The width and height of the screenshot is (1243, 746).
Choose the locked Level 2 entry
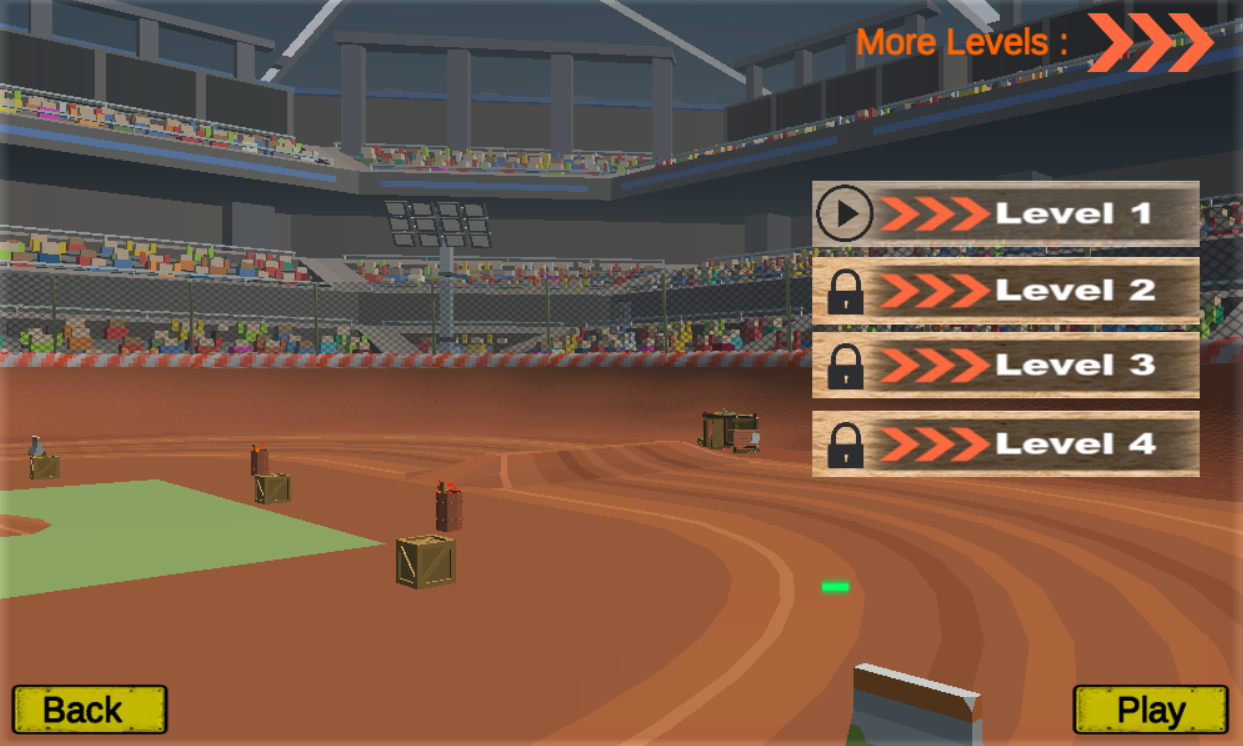click(1006, 290)
